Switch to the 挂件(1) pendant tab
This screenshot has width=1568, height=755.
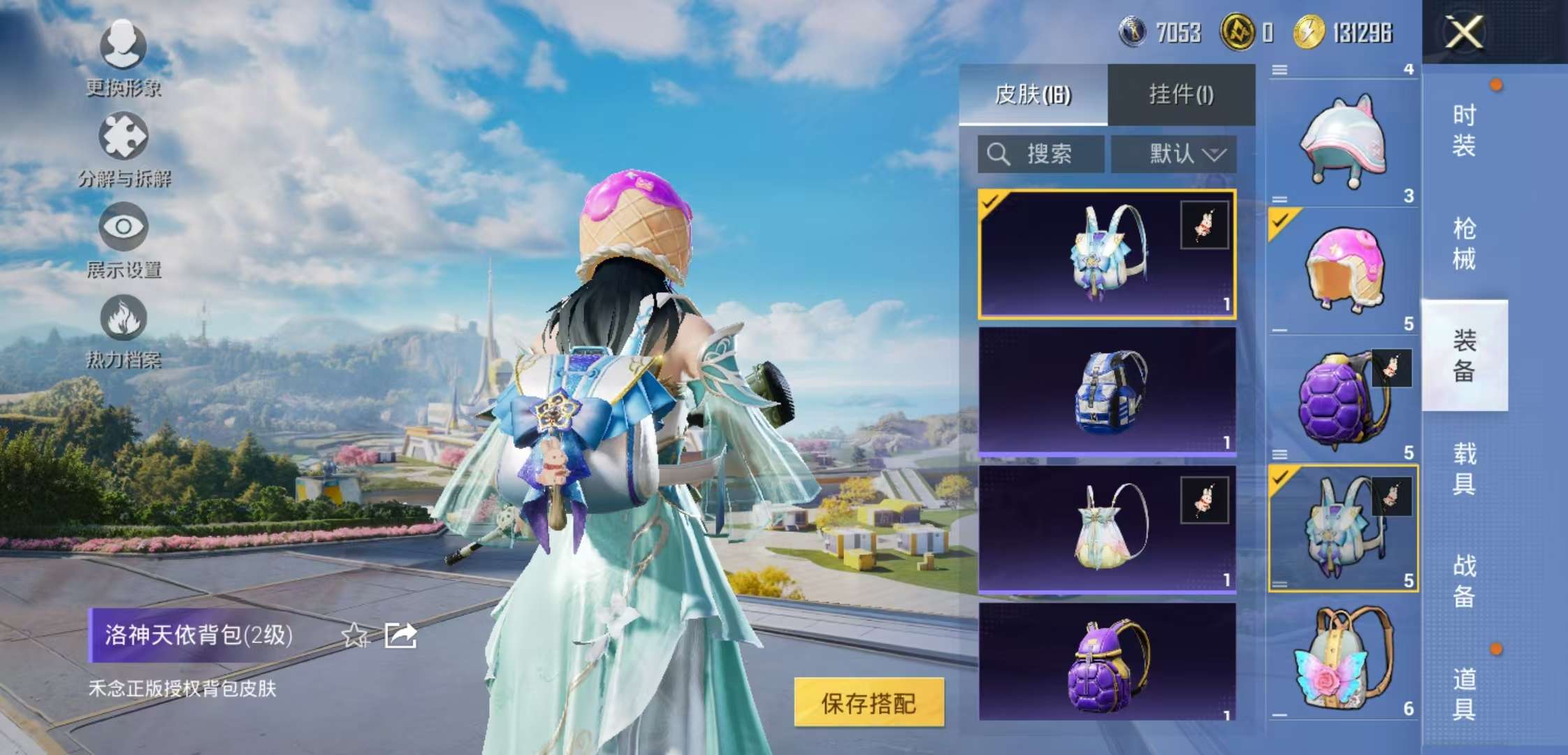coord(1181,94)
